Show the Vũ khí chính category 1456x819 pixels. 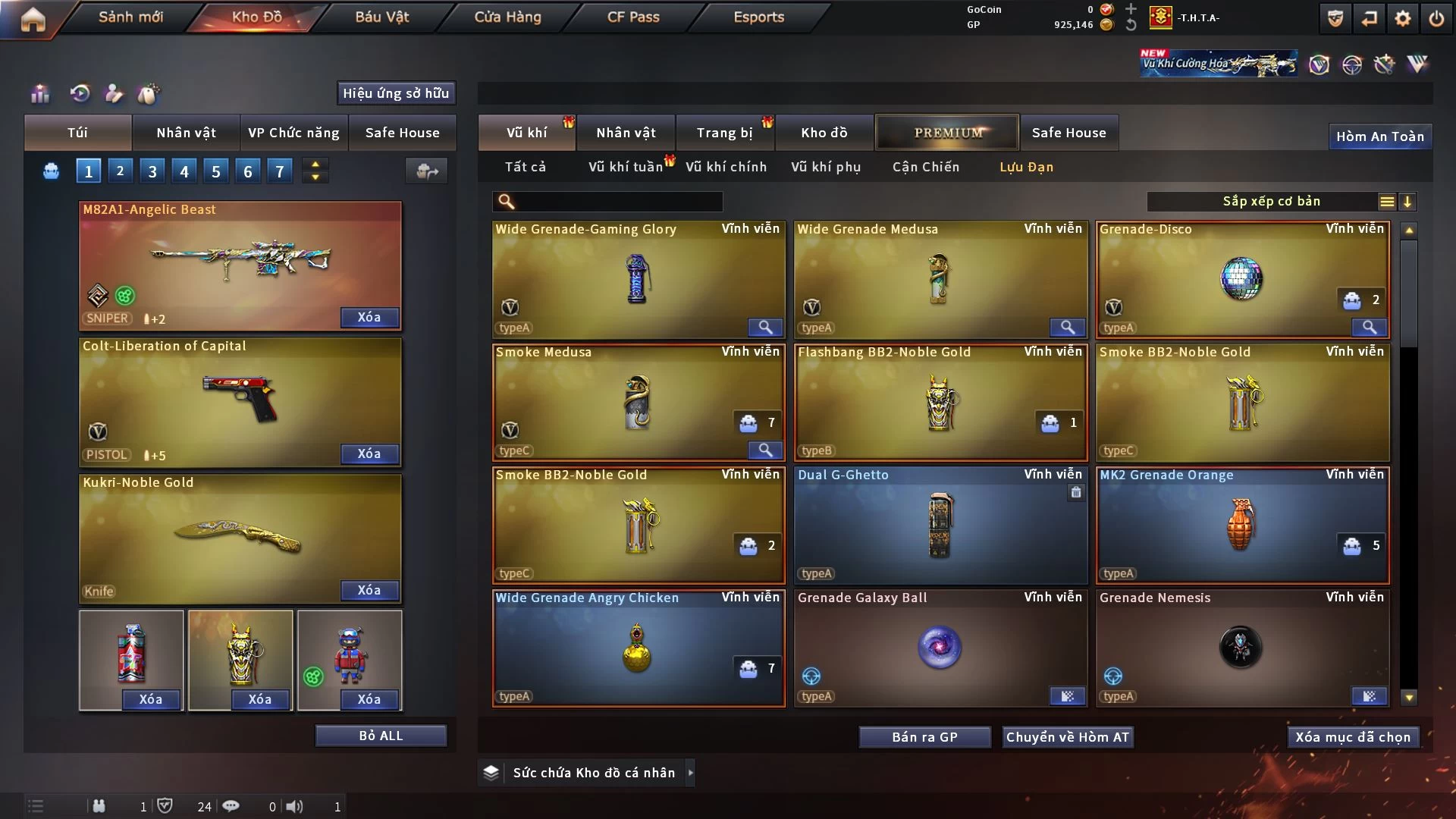tap(726, 167)
